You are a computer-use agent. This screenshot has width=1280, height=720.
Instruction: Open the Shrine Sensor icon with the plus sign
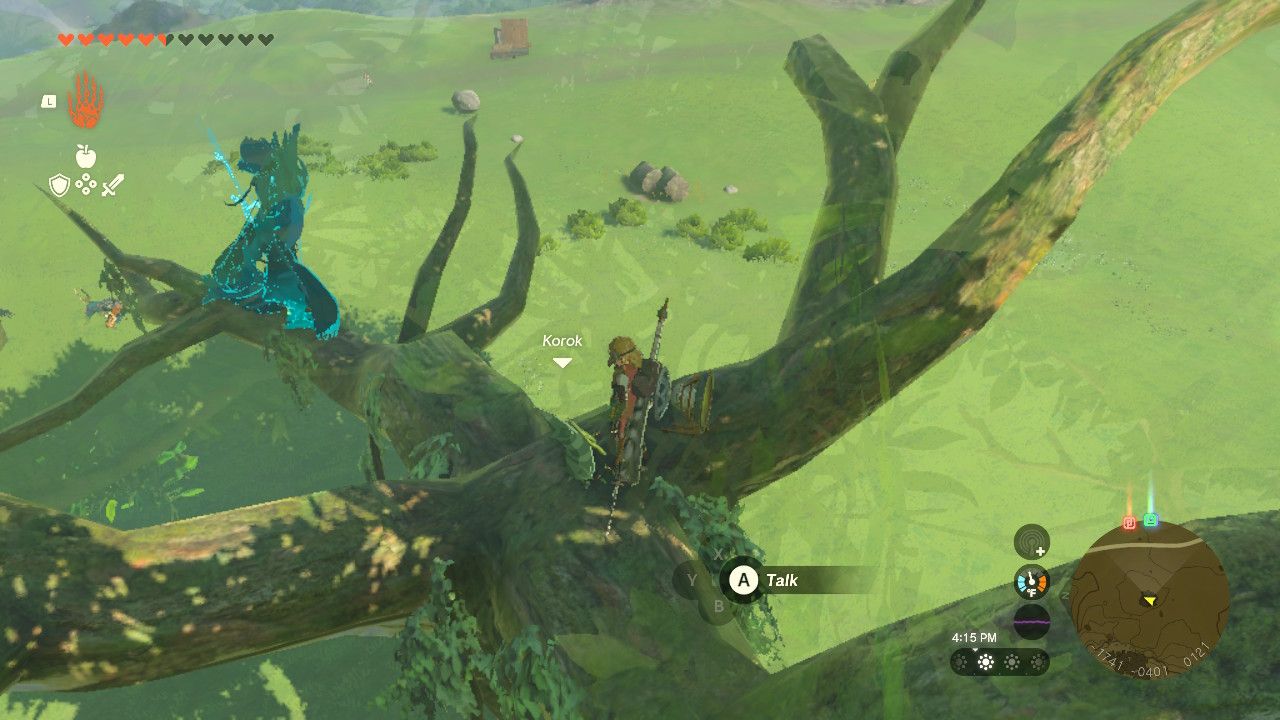coord(1030,543)
